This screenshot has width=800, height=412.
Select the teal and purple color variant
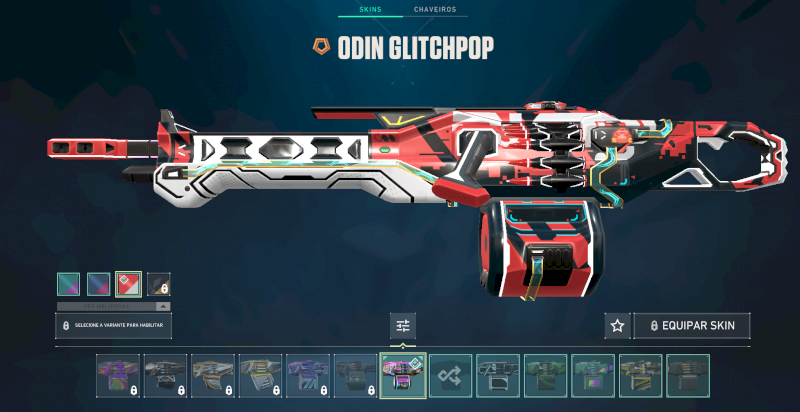(68, 284)
